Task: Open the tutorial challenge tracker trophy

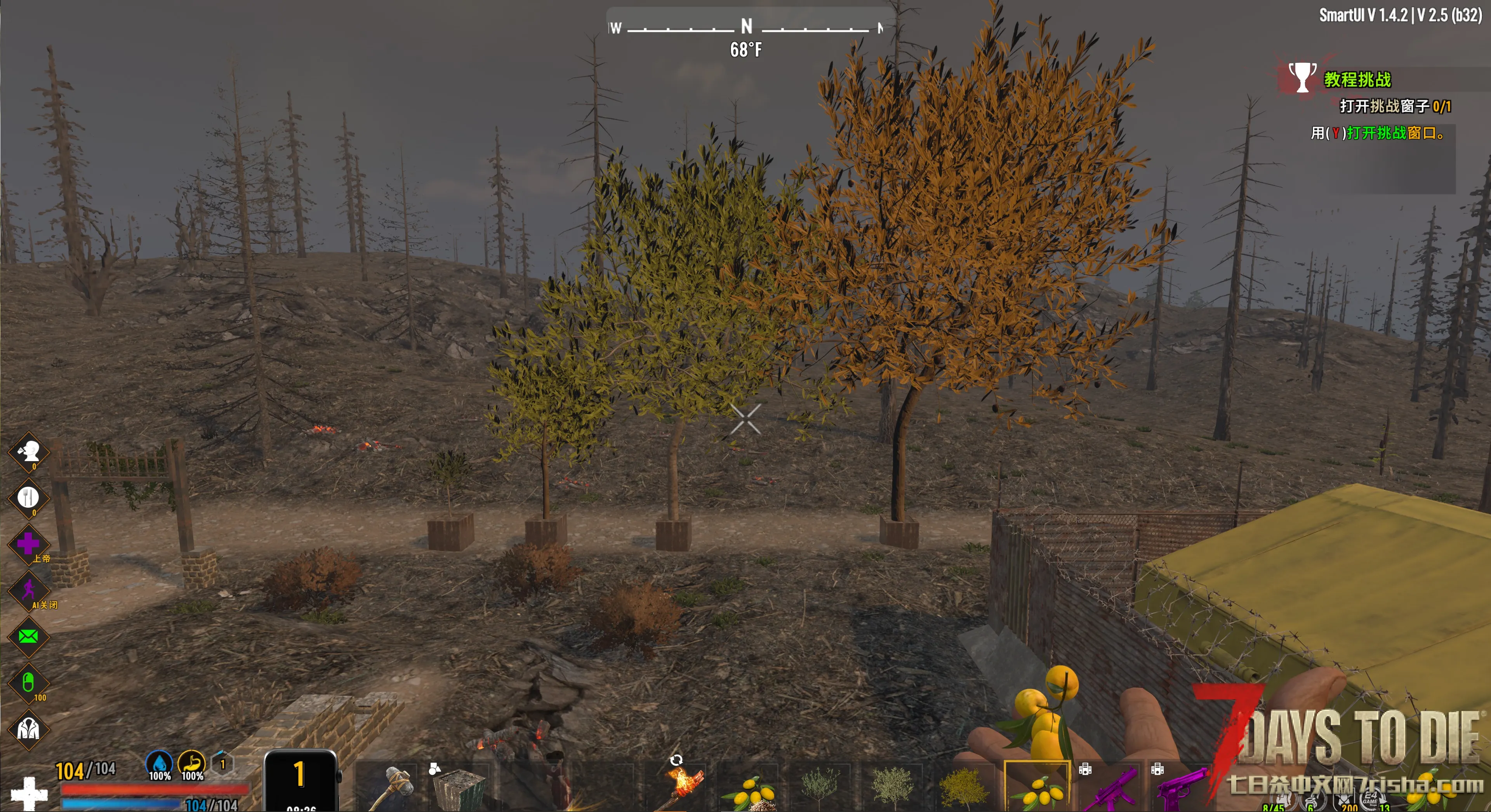Action: click(x=1302, y=78)
